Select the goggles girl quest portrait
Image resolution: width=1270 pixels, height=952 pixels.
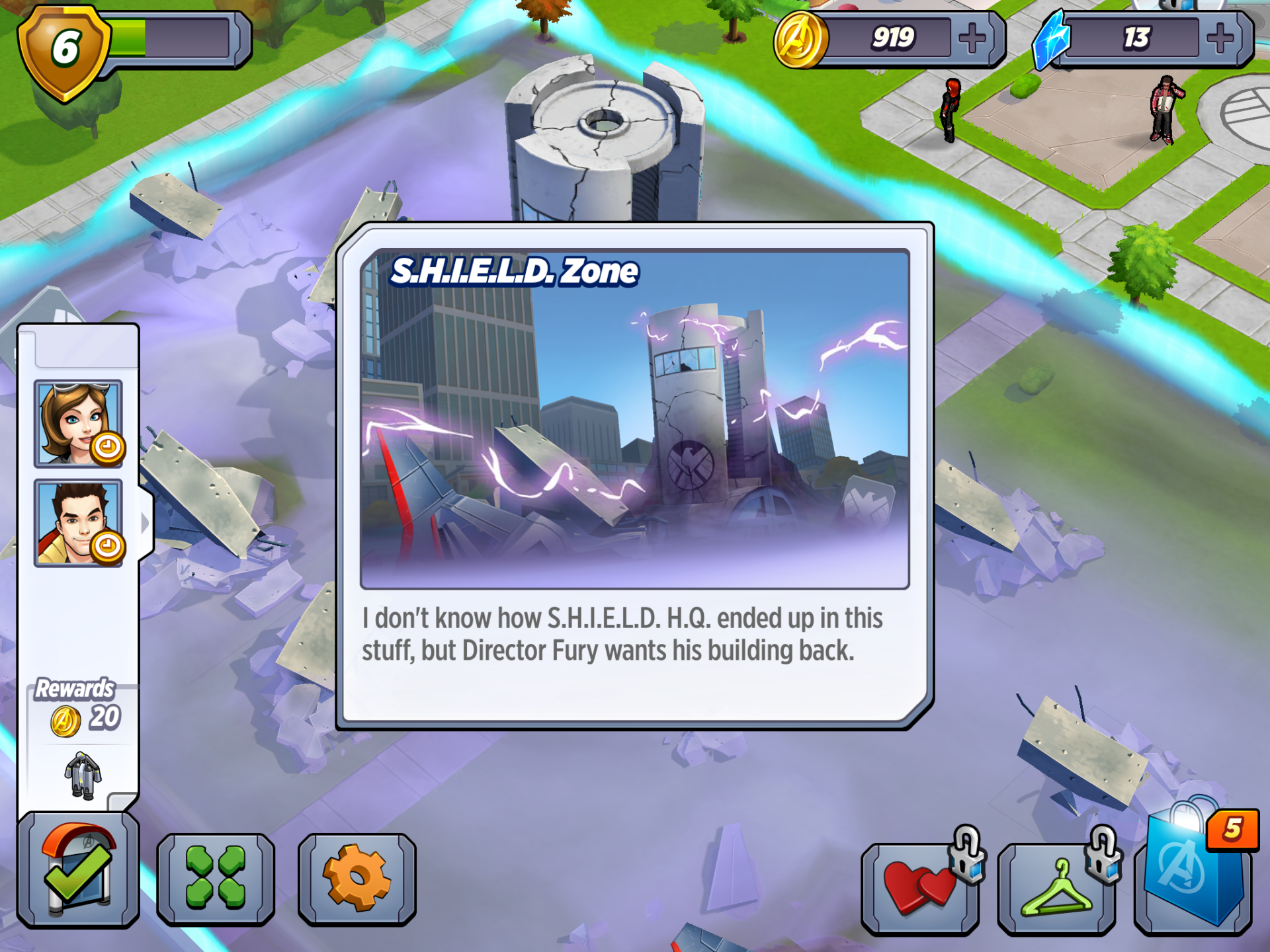(x=78, y=424)
